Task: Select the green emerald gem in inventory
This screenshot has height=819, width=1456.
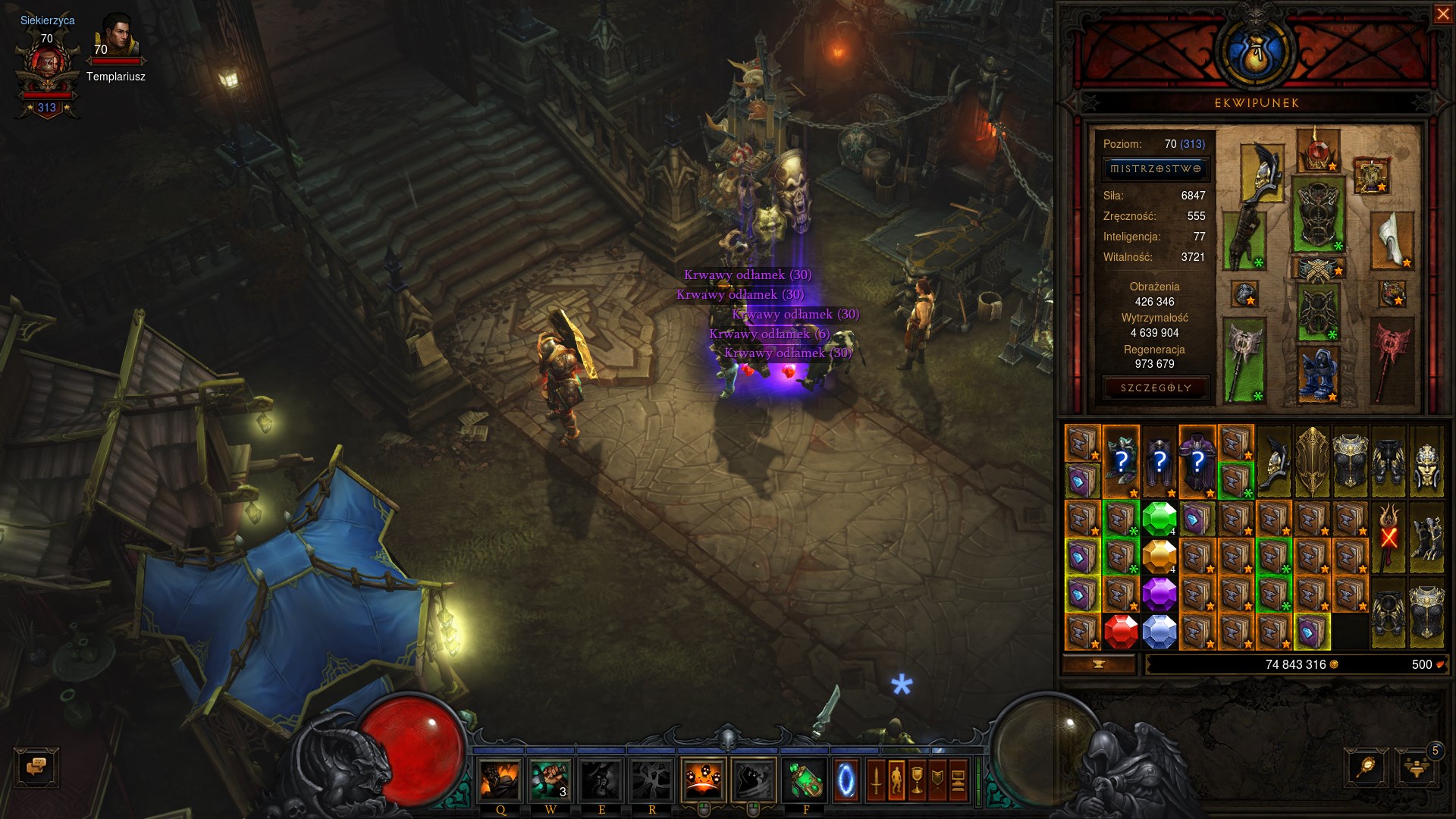Action: [x=1159, y=519]
